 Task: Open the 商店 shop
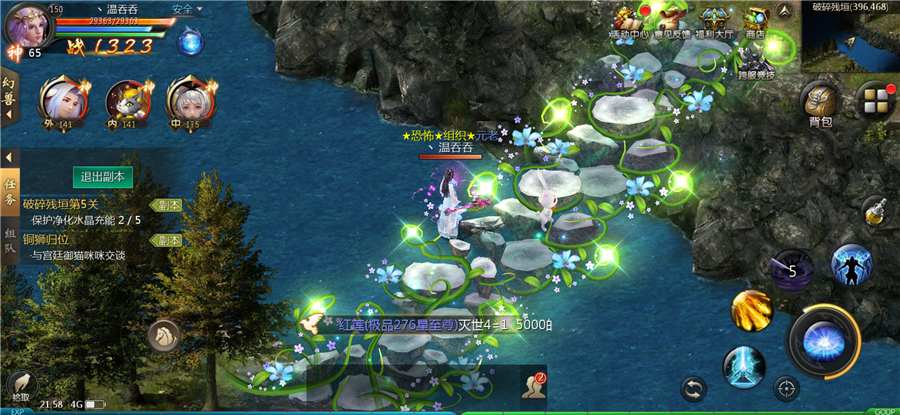point(754,22)
